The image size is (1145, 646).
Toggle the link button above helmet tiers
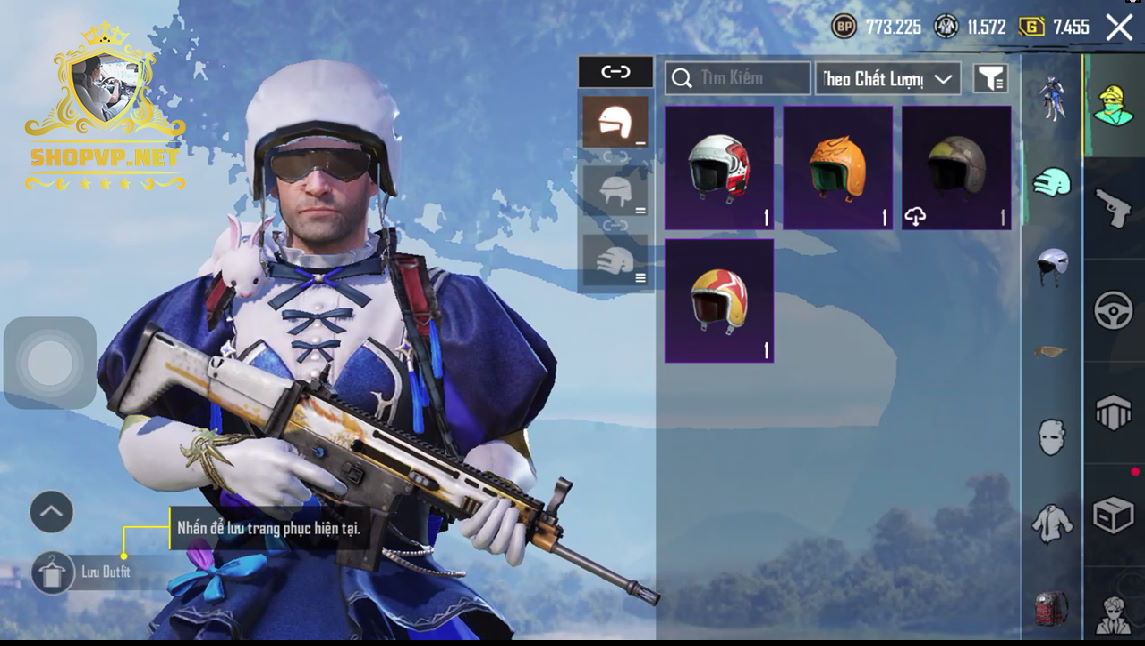[616, 72]
